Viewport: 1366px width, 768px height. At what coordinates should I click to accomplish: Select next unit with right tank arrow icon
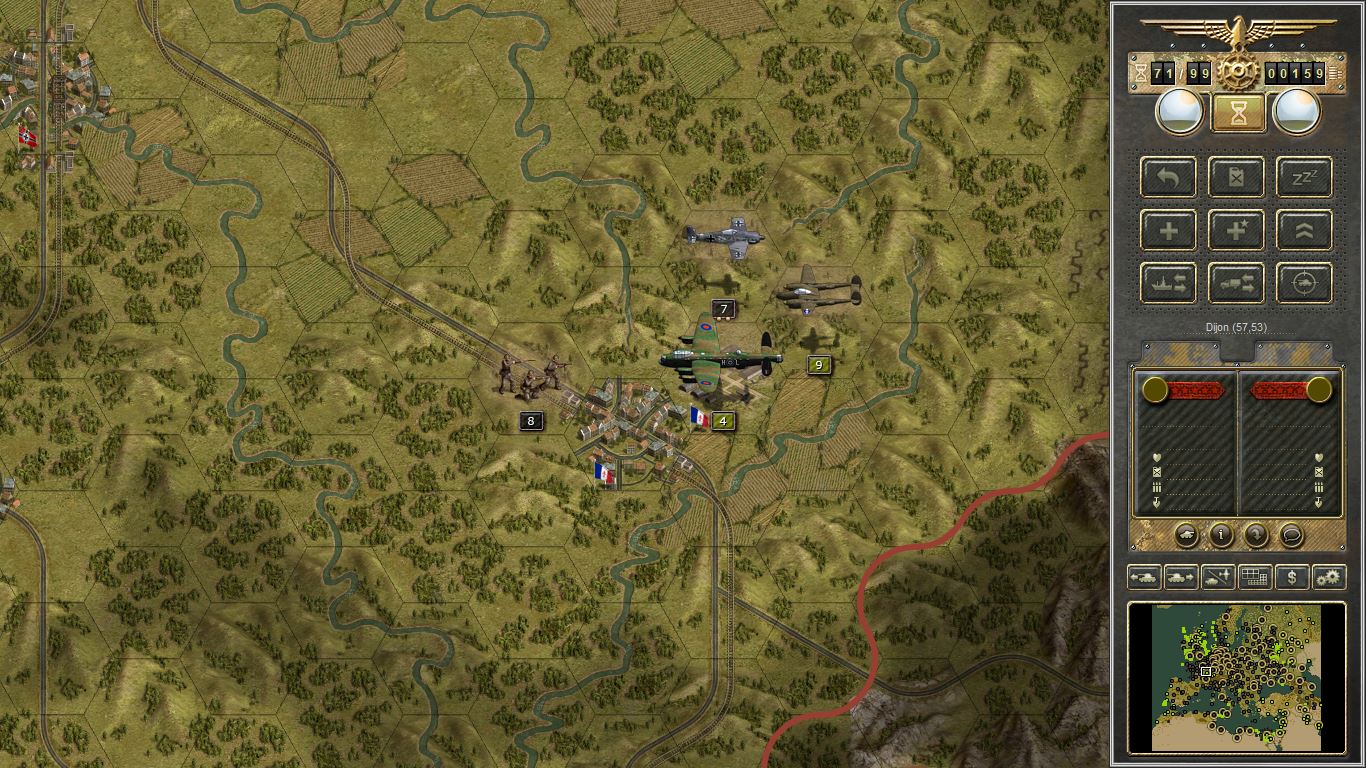click(1180, 576)
